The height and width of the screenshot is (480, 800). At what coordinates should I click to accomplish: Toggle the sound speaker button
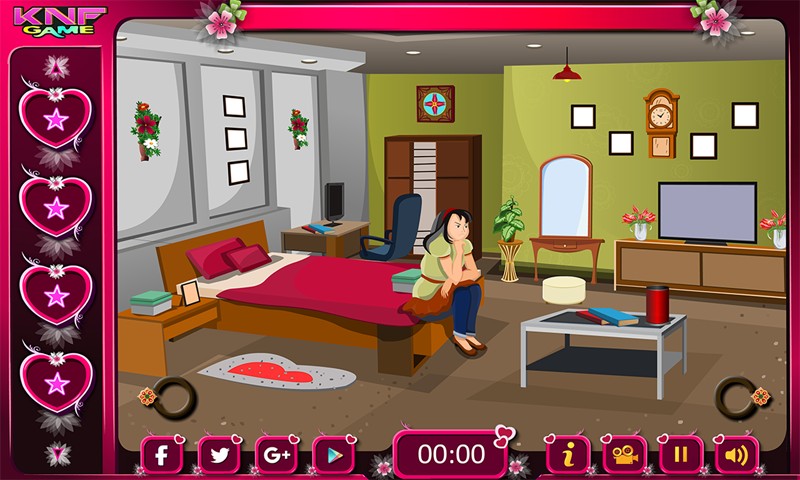737,455
